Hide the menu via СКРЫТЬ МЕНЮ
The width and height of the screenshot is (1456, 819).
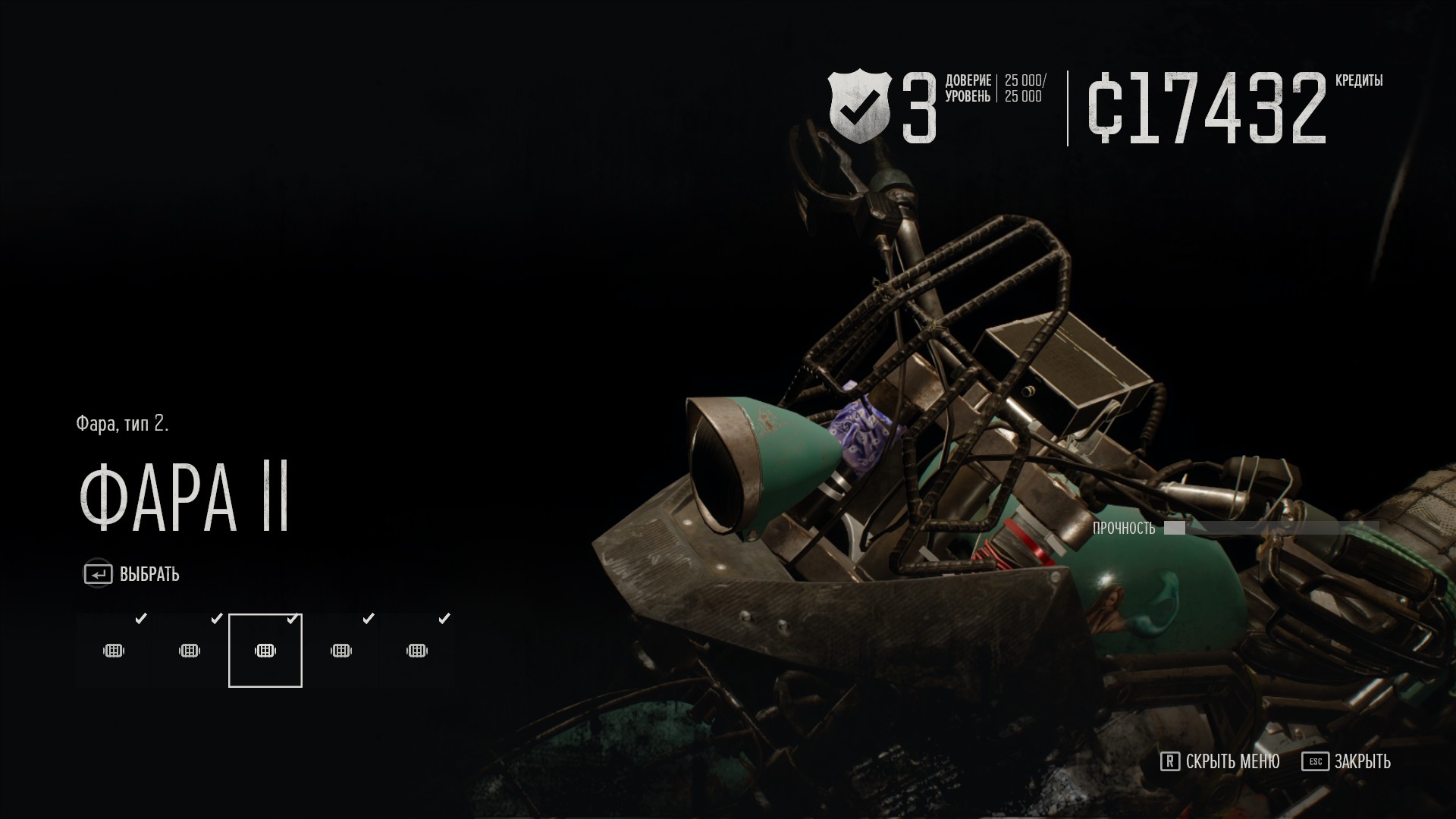click(1220, 761)
